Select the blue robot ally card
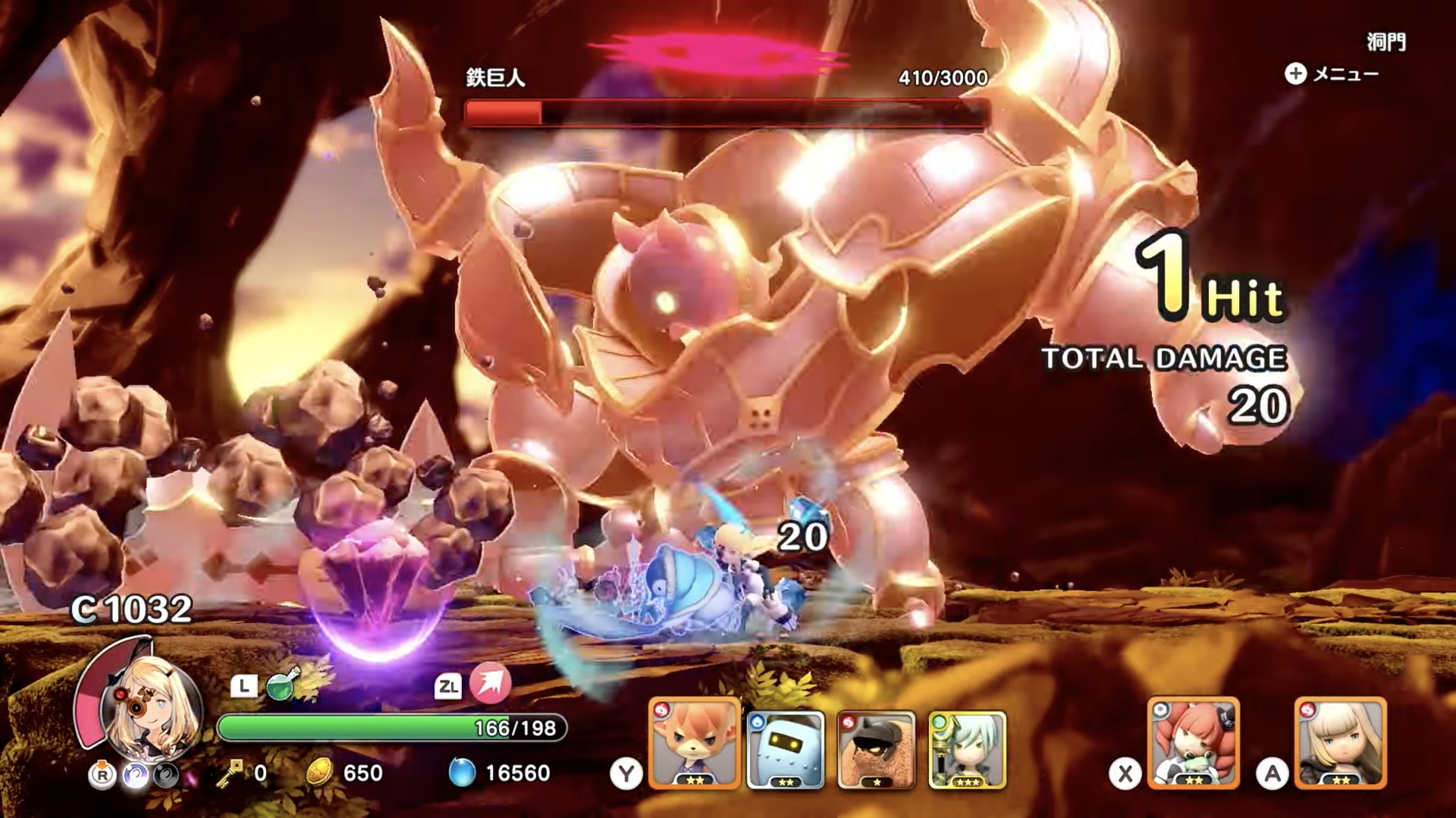This screenshot has height=818, width=1456. pyautogui.click(x=786, y=750)
